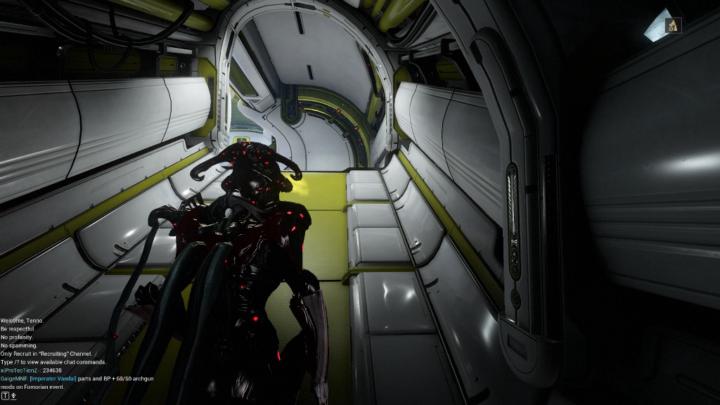Open the Imperator Vandal chat link
720x405 pixels.
[54, 378]
